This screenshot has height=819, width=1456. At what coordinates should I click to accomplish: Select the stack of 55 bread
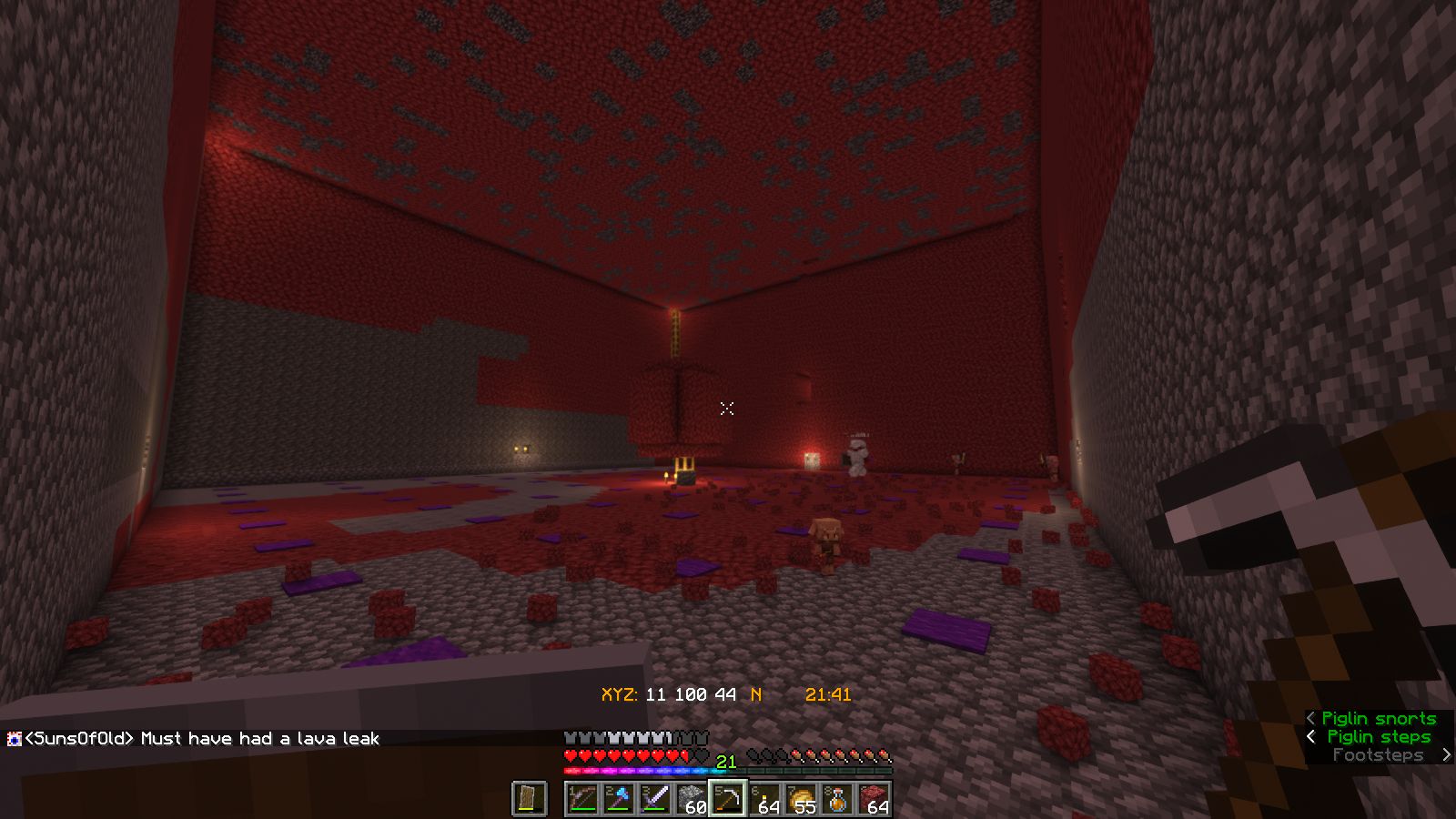pos(801,799)
